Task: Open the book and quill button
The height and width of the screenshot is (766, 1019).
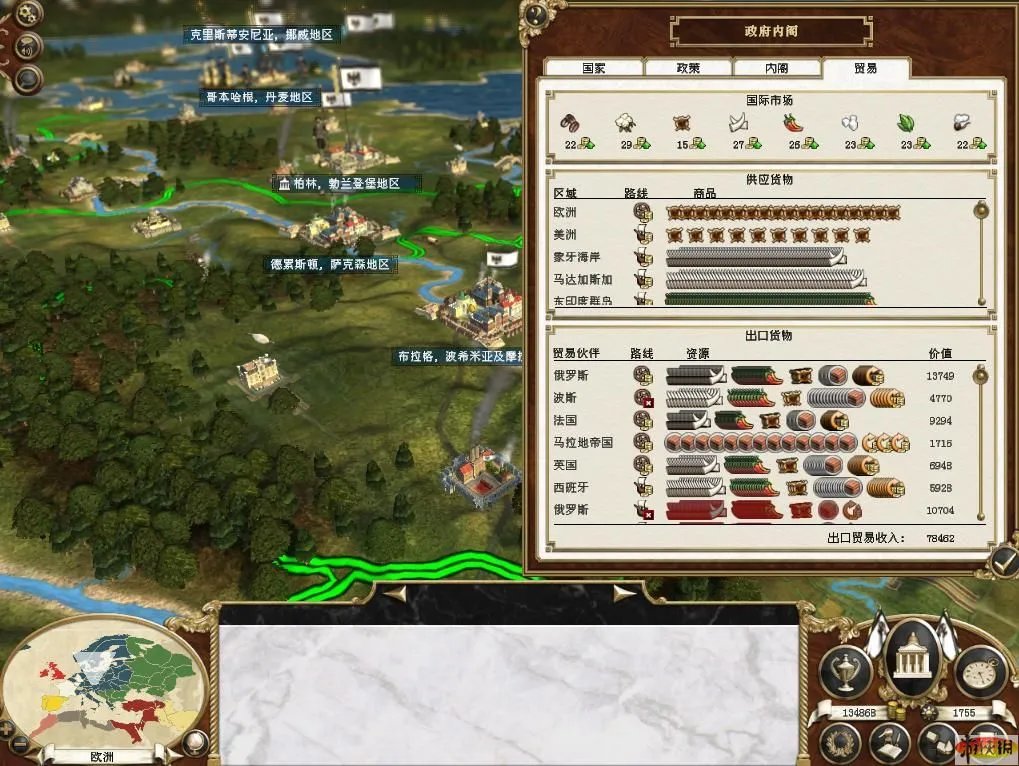Action: (x=887, y=742)
